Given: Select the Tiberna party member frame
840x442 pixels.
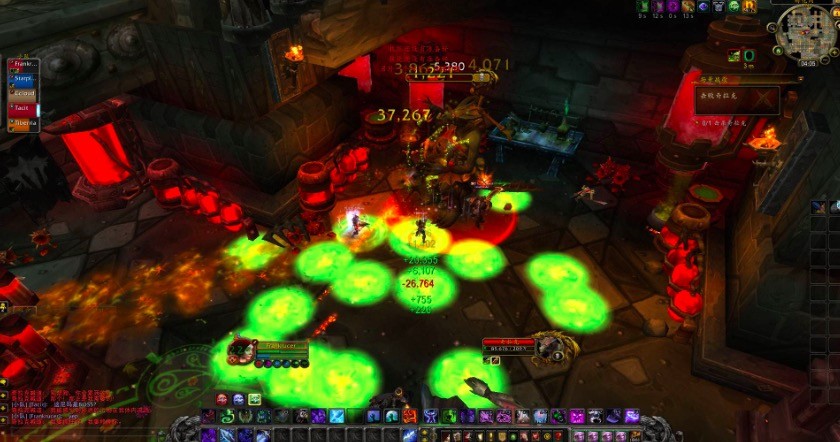Looking at the screenshot, I should pyautogui.click(x=24, y=122).
